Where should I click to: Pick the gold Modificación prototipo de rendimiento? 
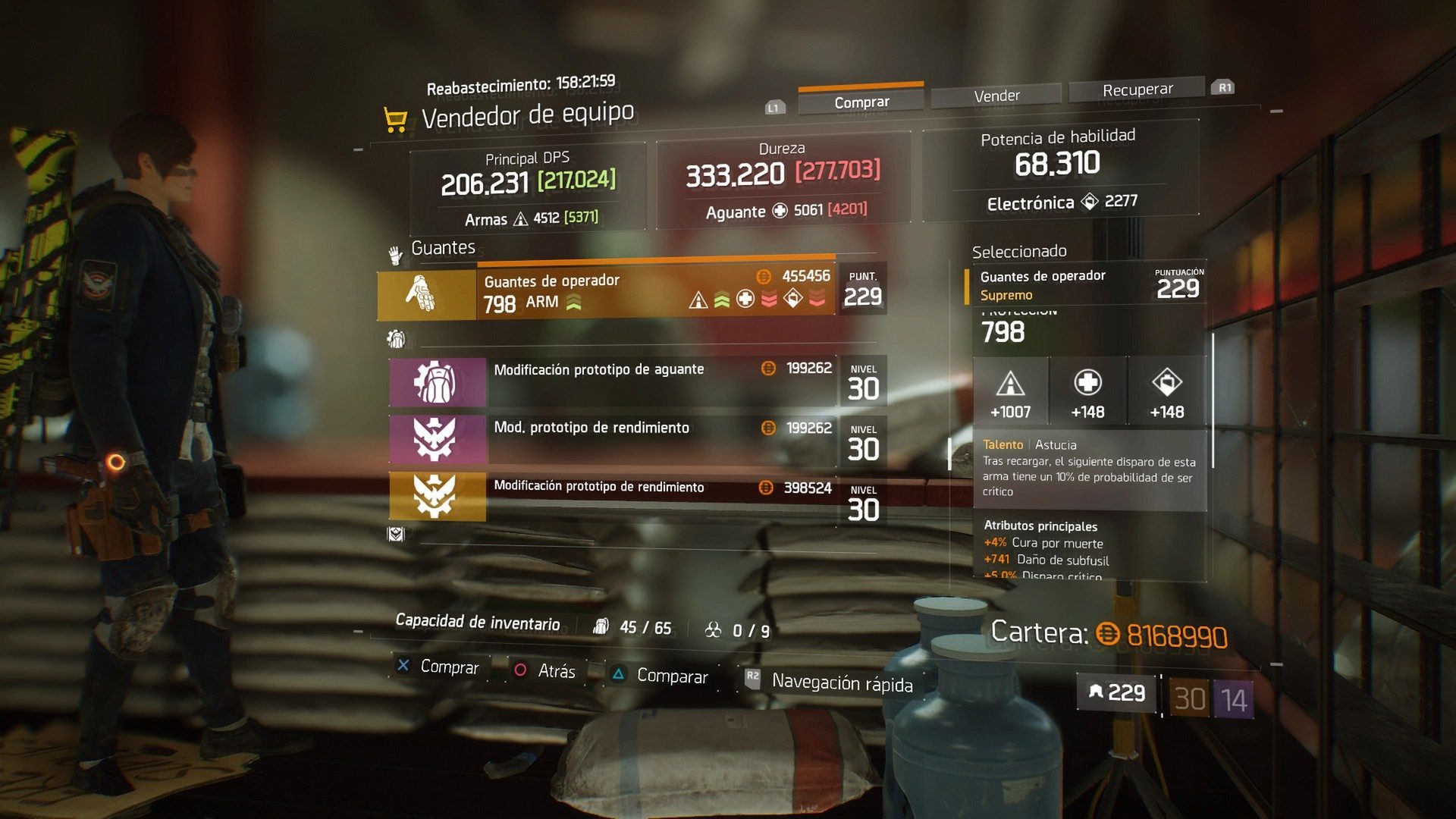coord(613,497)
